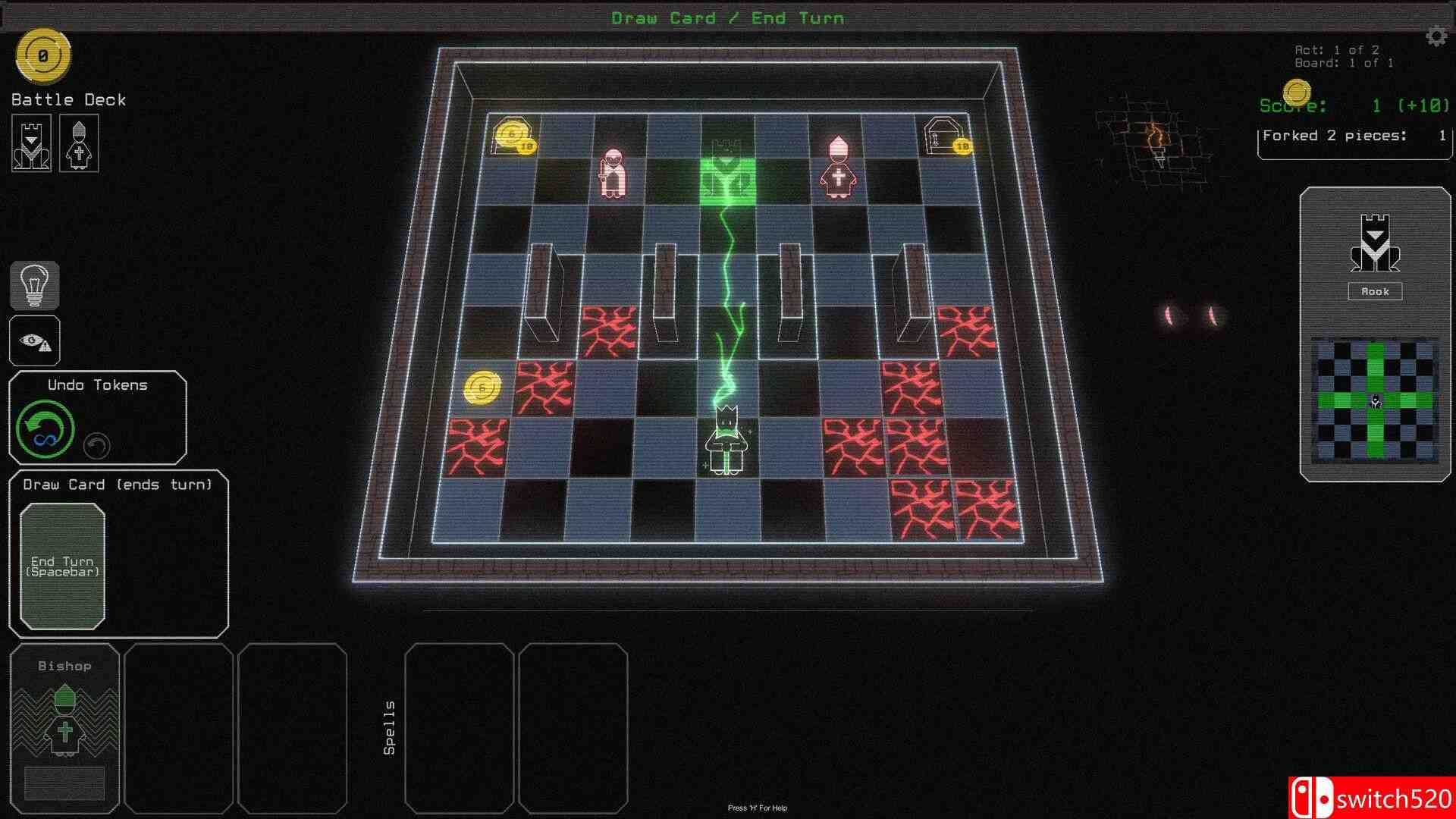Select the Battle Deck label
The height and width of the screenshot is (819, 1456).
pyautogui.click(x=67, y=99)
